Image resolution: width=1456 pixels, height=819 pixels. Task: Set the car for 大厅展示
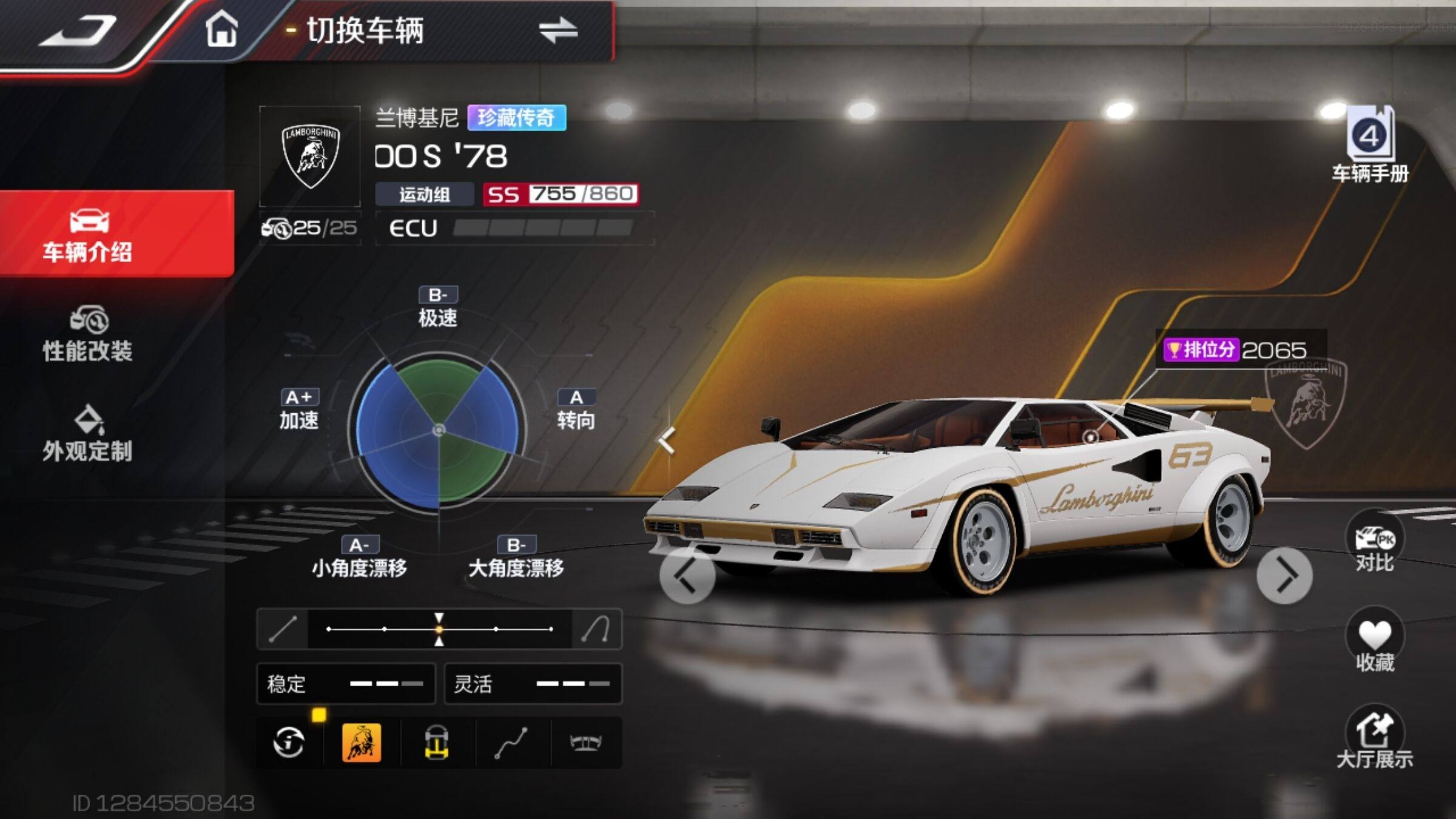(1374, 739)
